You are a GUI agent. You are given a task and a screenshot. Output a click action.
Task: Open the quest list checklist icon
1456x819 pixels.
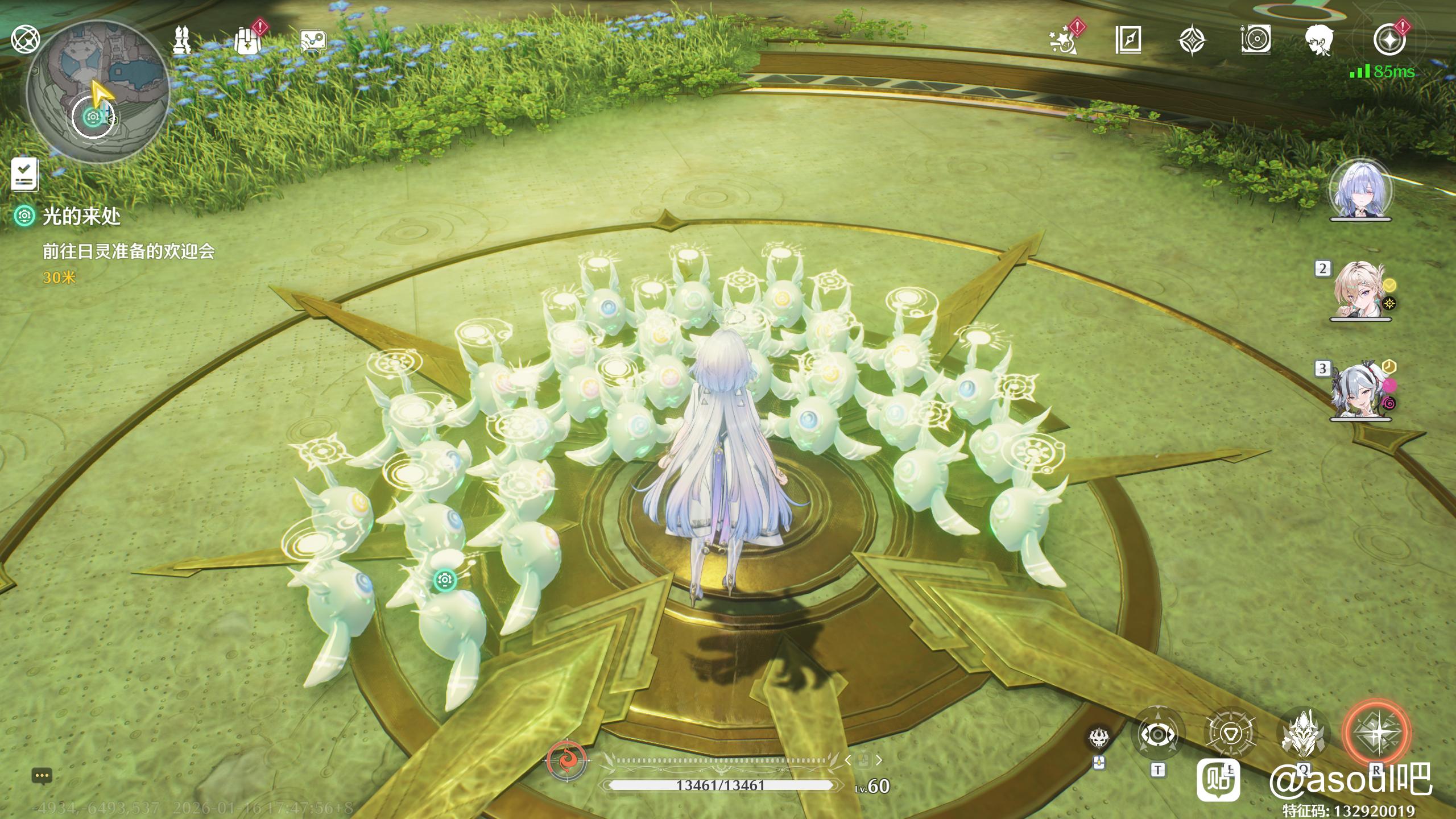(25, 174)
